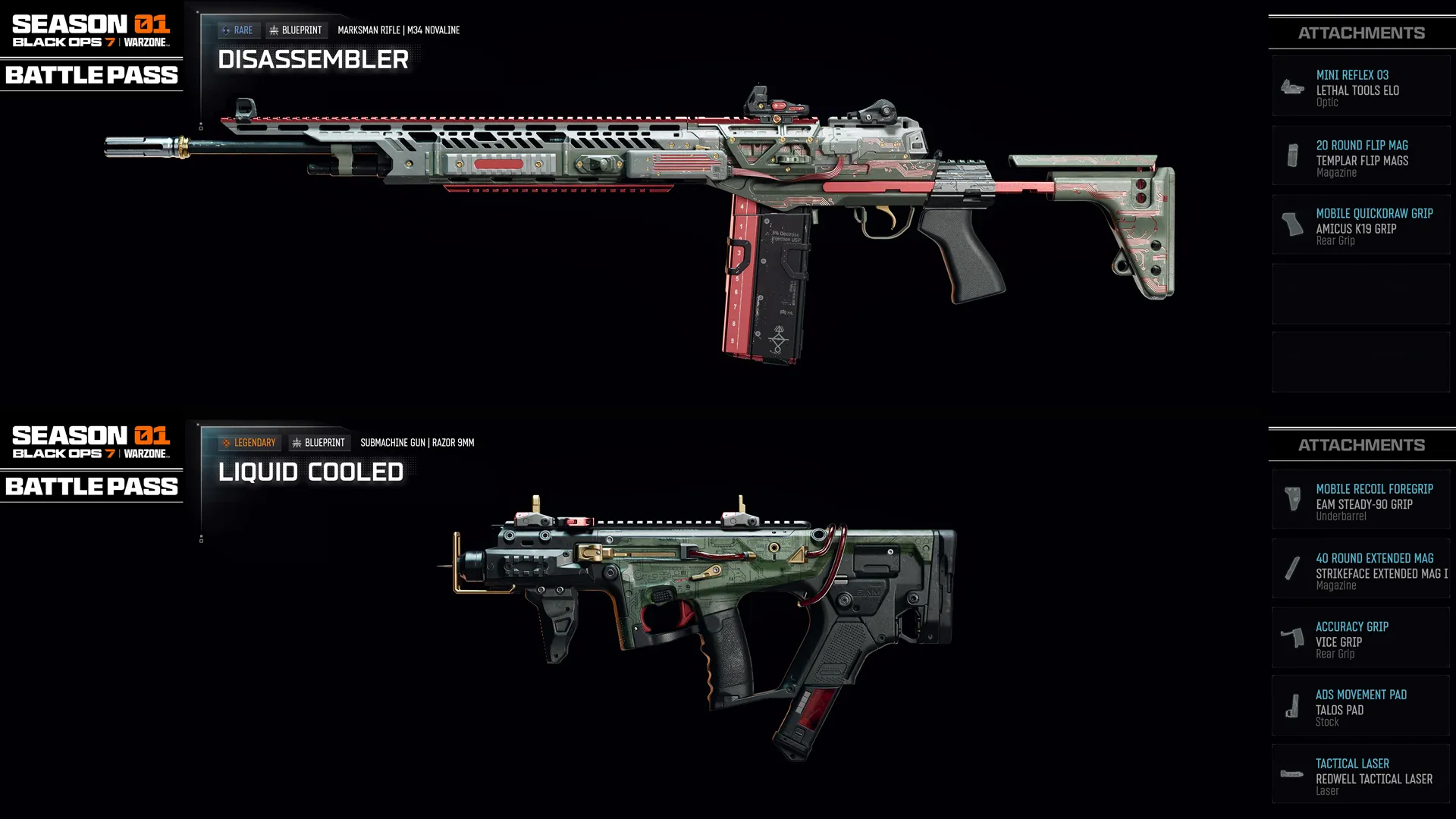Select the Mobile Quickdraw Grip icon
The image size is (1456, 819).
tap(1291, 224)
